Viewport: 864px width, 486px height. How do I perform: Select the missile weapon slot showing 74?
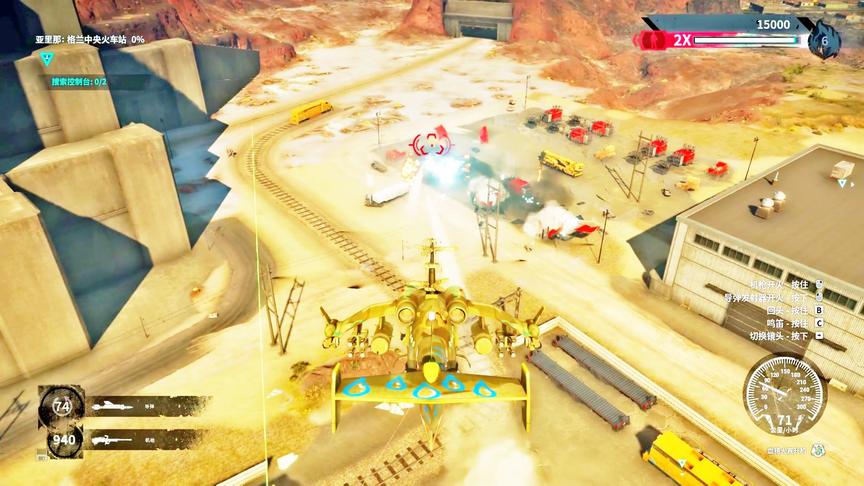[x=62, y=406]
